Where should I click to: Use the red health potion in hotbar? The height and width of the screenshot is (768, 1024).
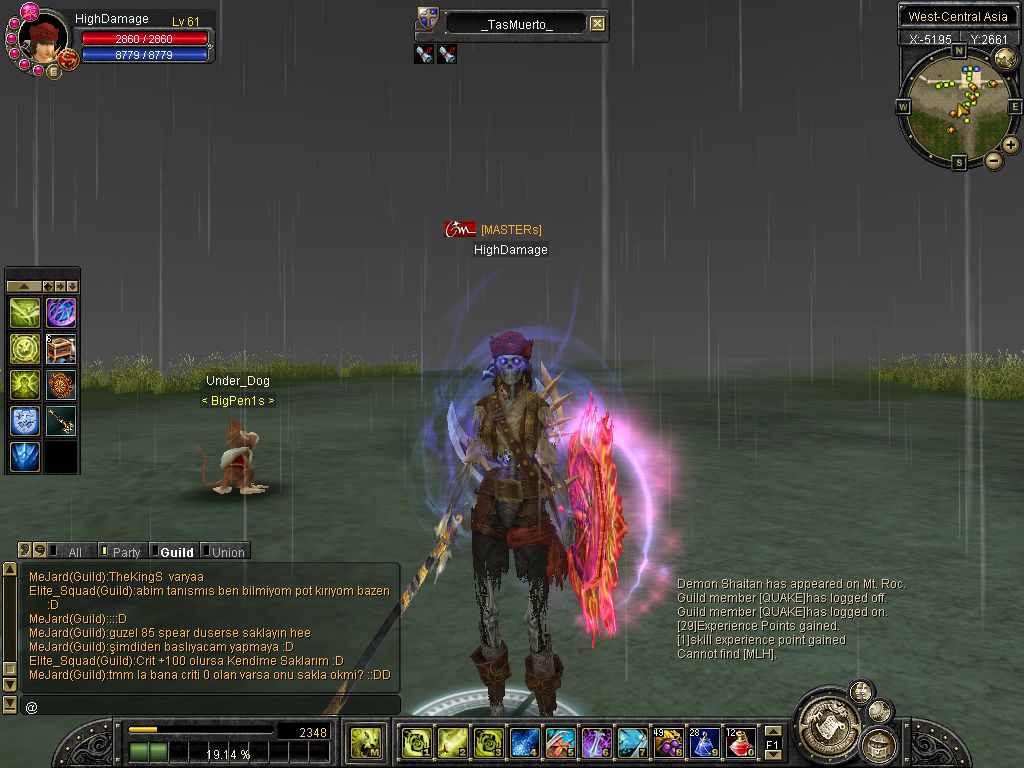tap(740, 743)
